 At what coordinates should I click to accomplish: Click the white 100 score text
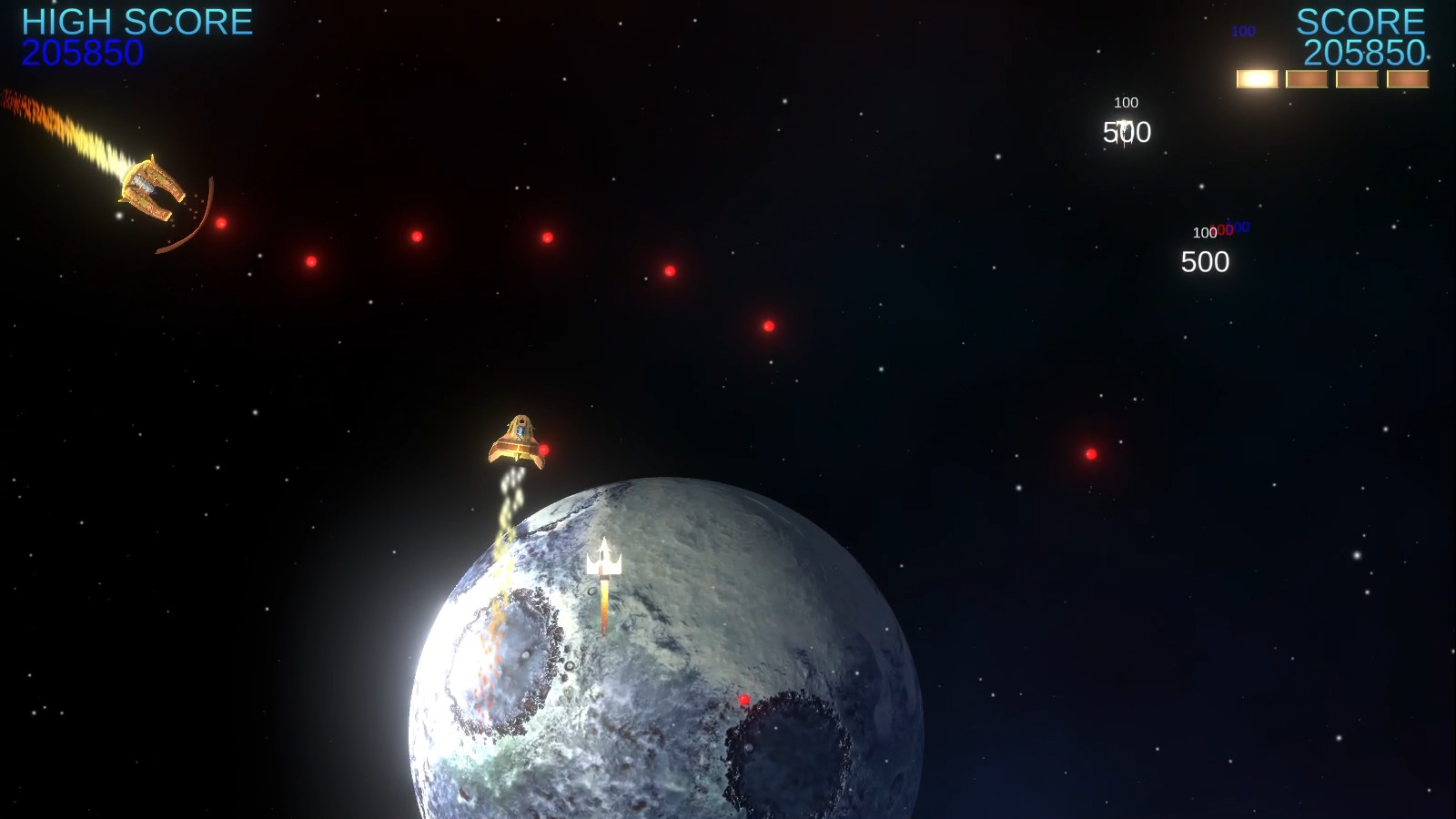click(1125, 102)
